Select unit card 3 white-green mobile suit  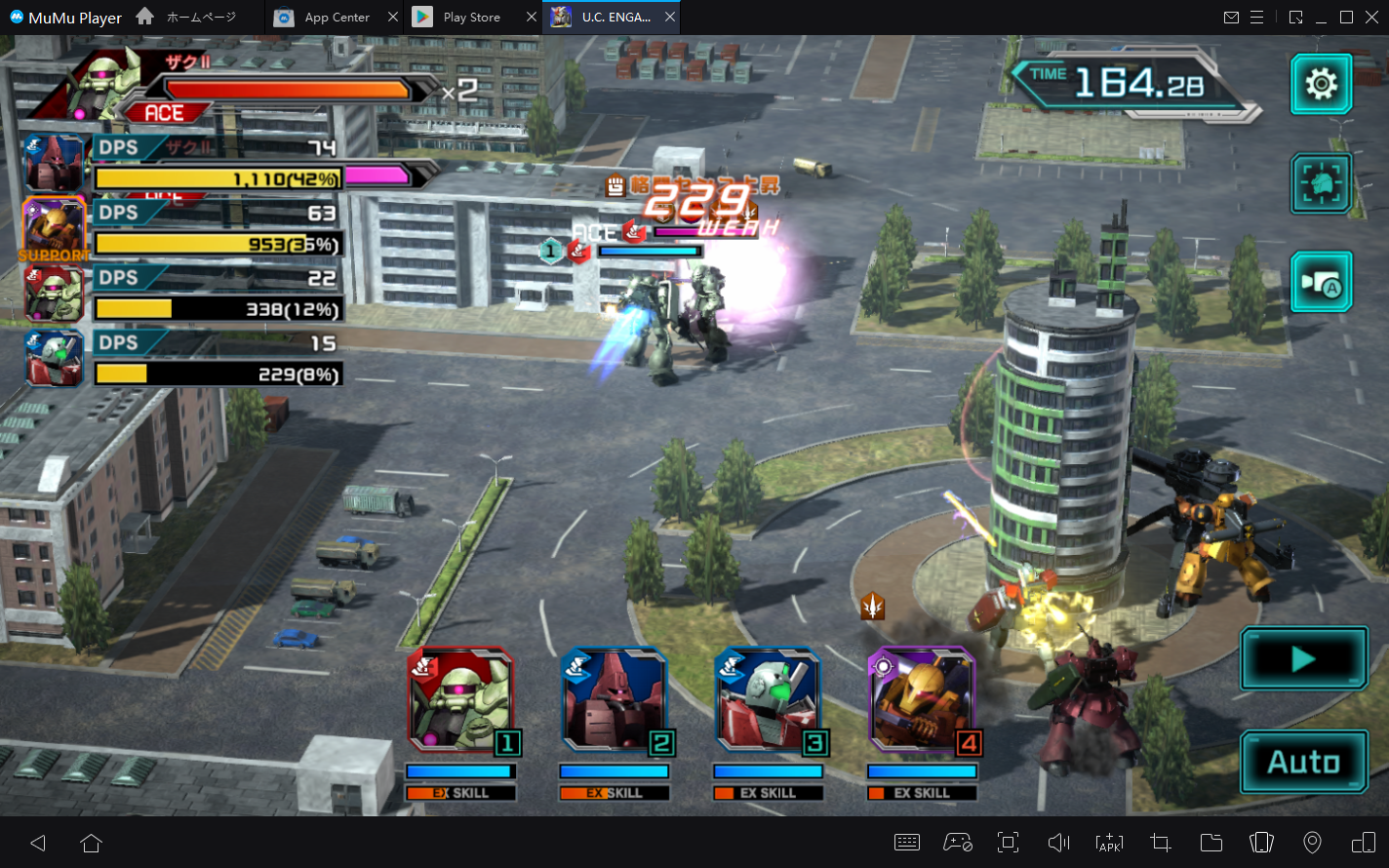(x=768, y=702)
